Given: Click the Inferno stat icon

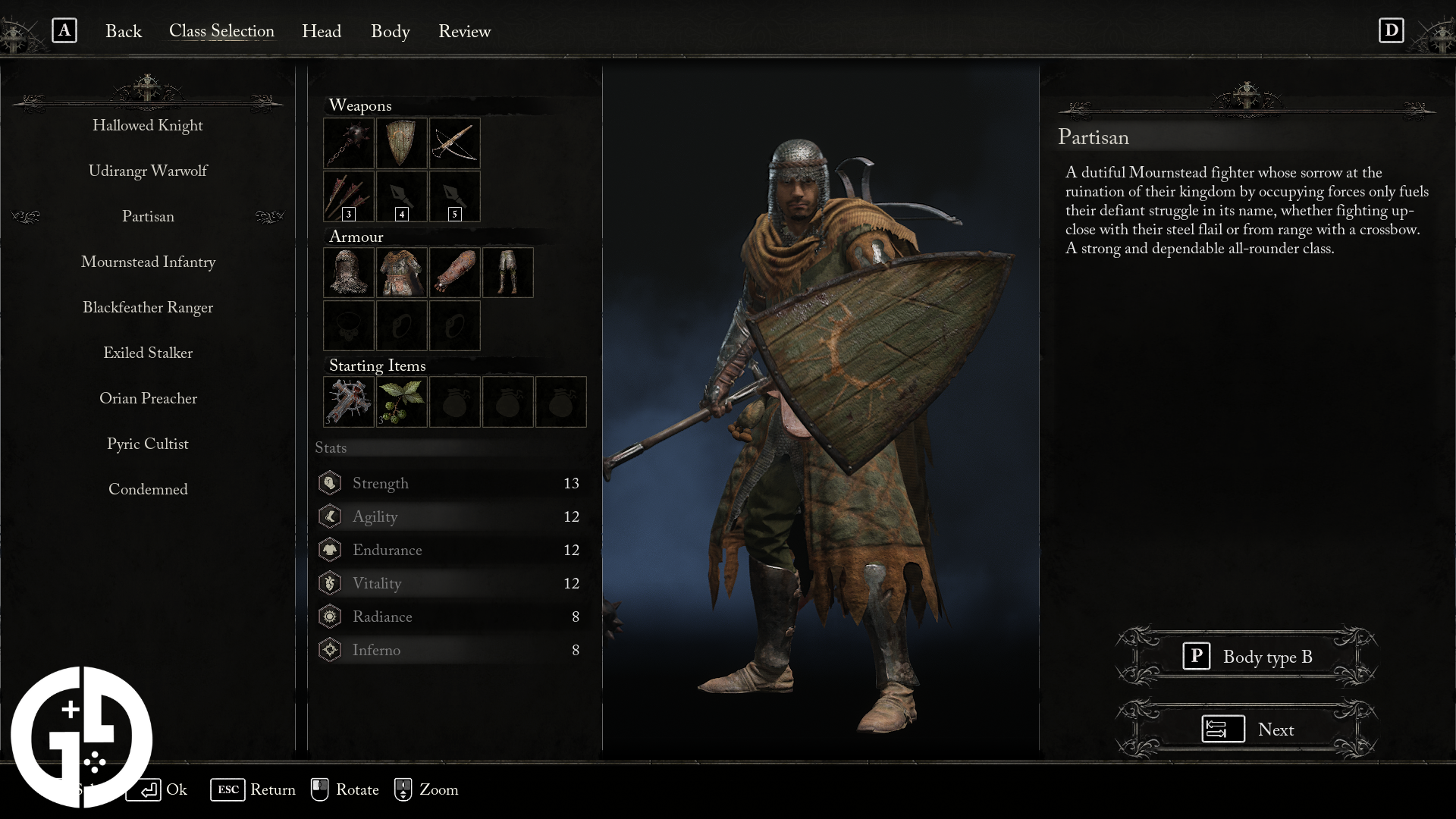Looking at the screenshot, I should (x=329, y=650).
